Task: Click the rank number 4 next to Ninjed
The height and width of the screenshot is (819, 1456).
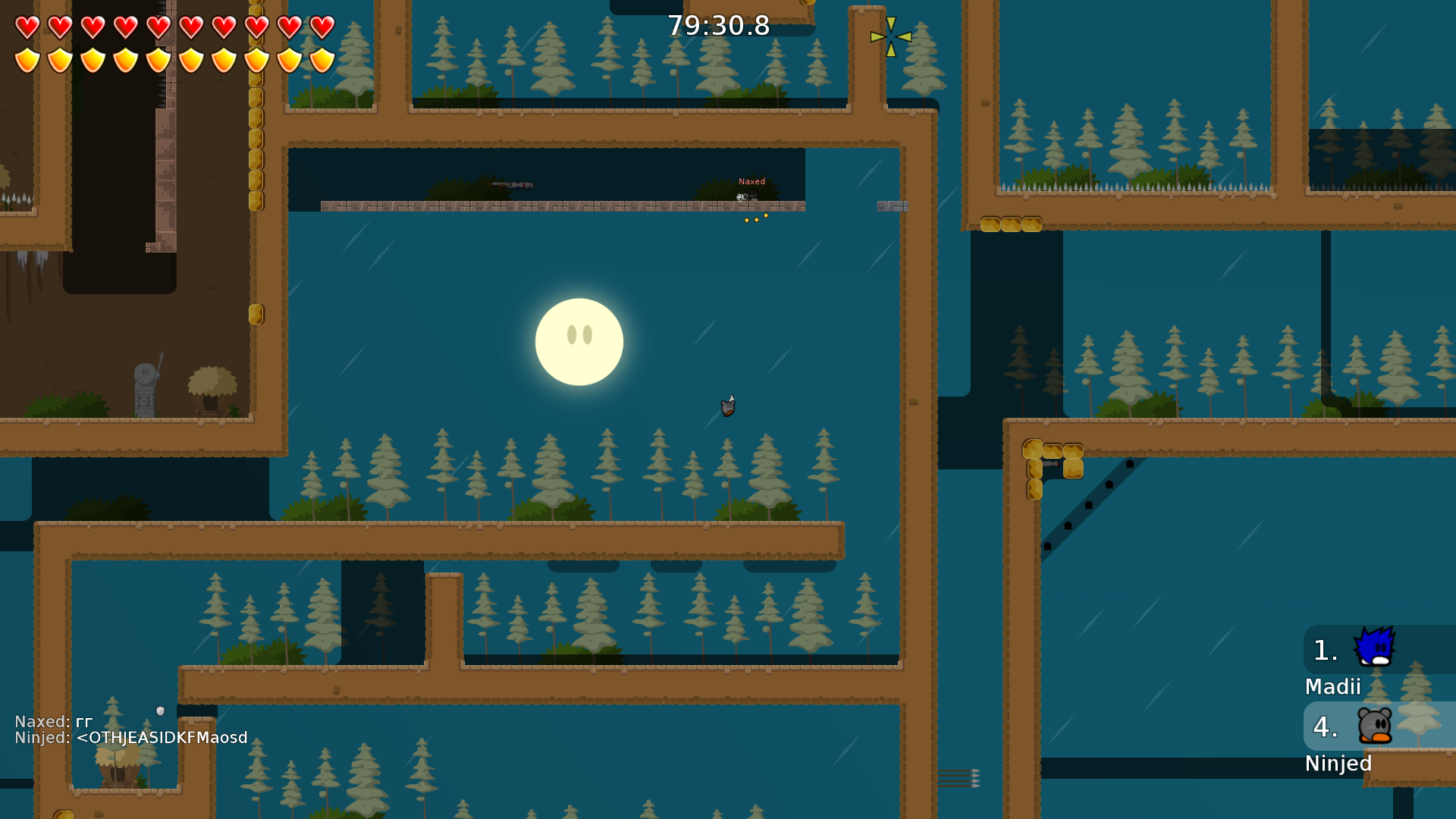Action: 1325,726
